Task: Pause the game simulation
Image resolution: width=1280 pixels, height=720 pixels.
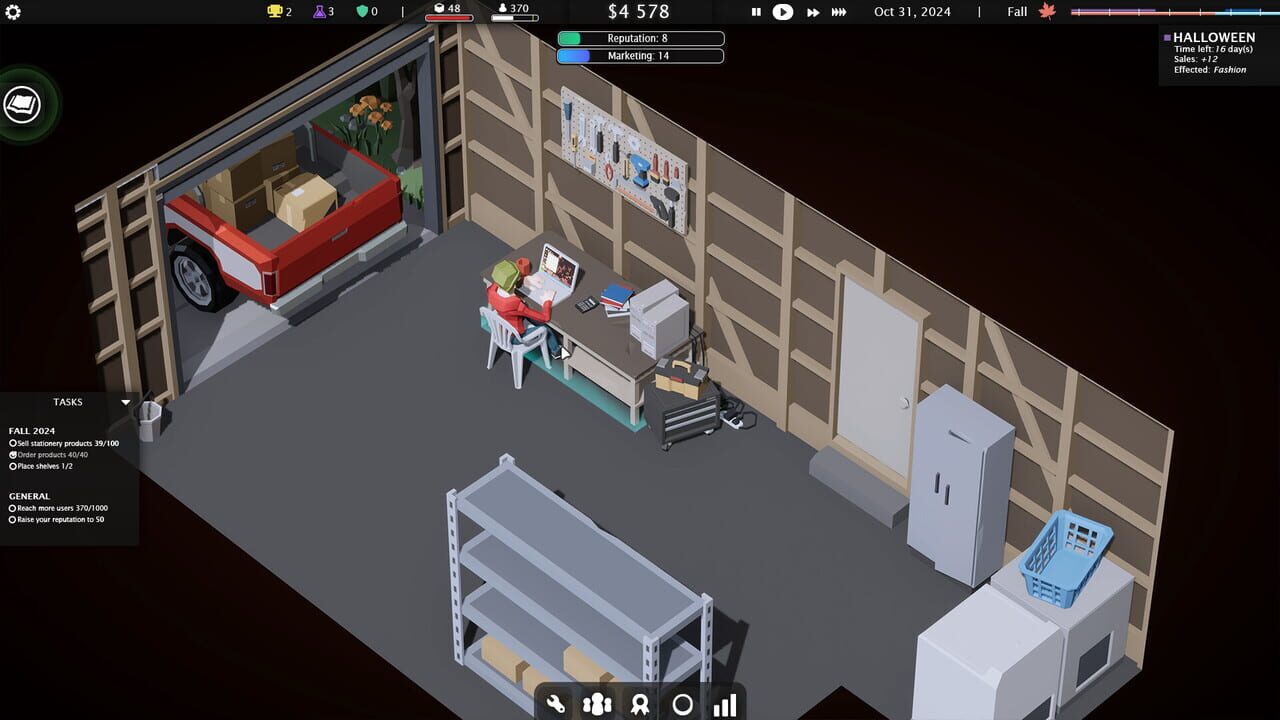Action: [x=755, y=12]
